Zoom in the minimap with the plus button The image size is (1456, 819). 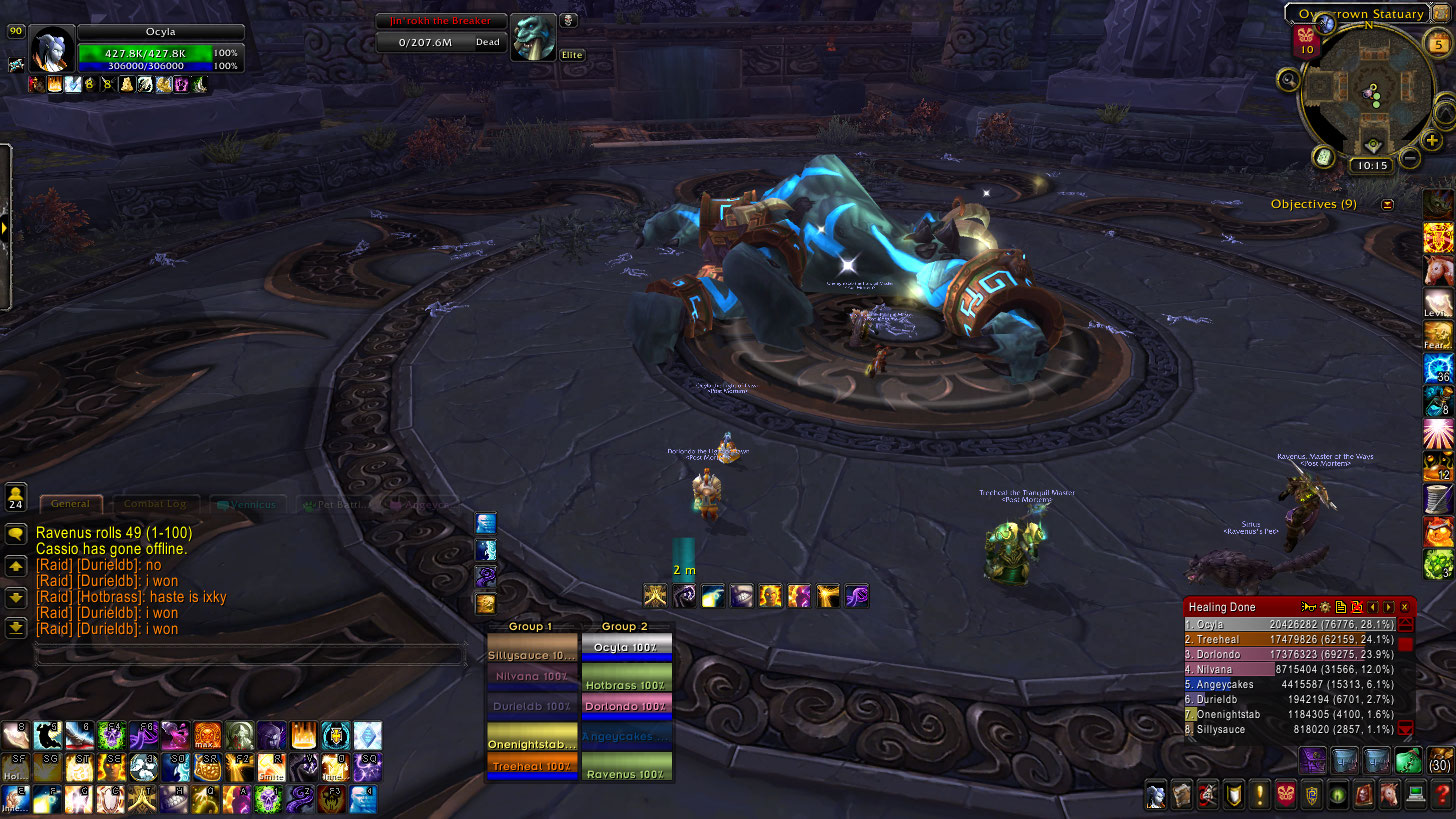click(x=1433, y=141)
